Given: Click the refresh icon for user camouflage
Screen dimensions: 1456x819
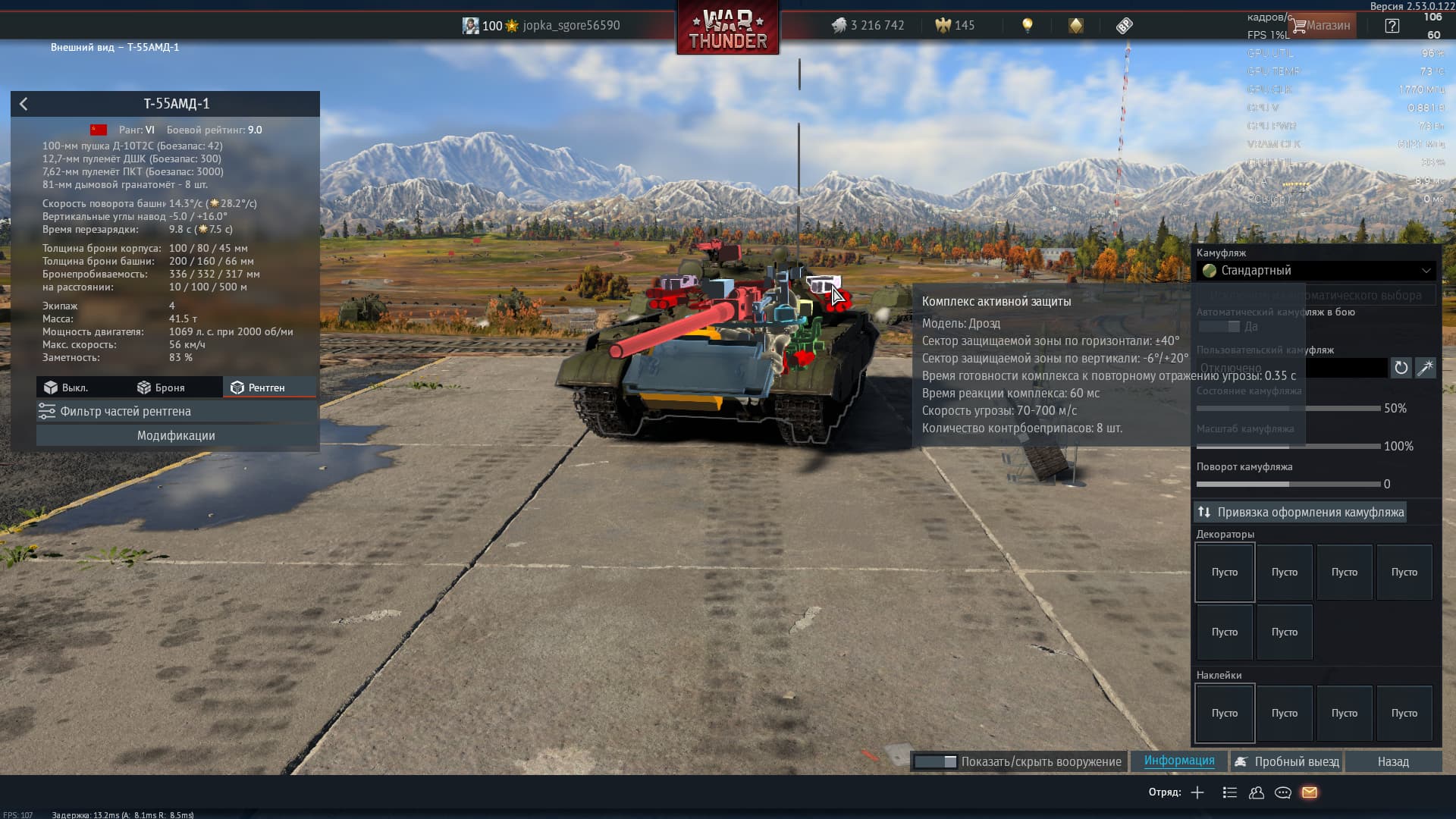Looking at the screenshot, I should [1401, 368].
